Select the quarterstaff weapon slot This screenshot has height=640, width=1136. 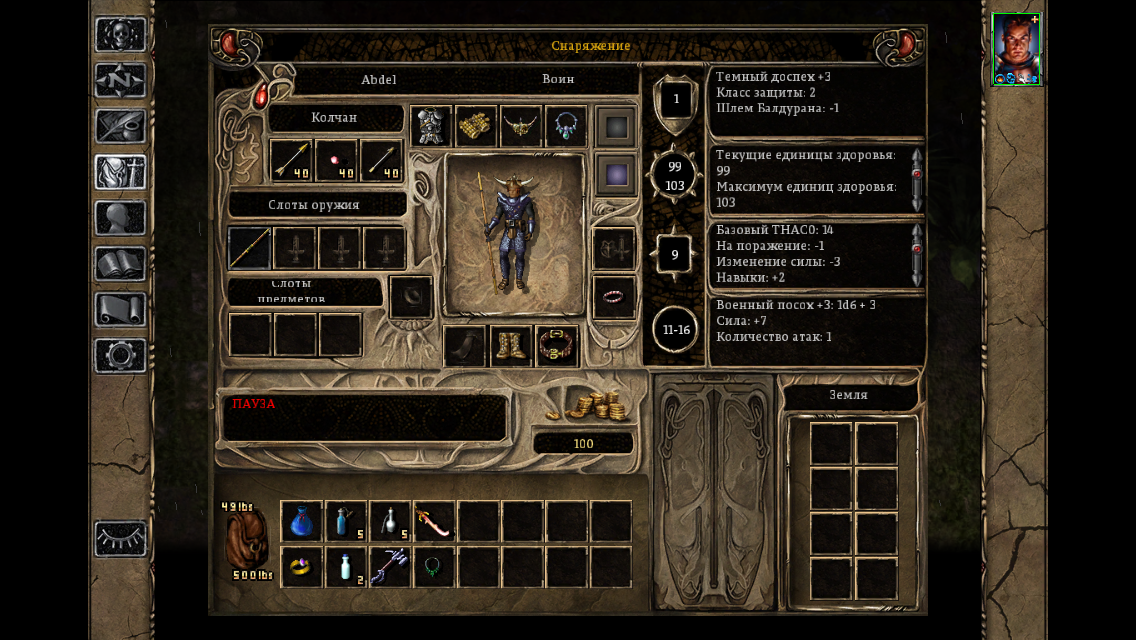tap(249, 248)
